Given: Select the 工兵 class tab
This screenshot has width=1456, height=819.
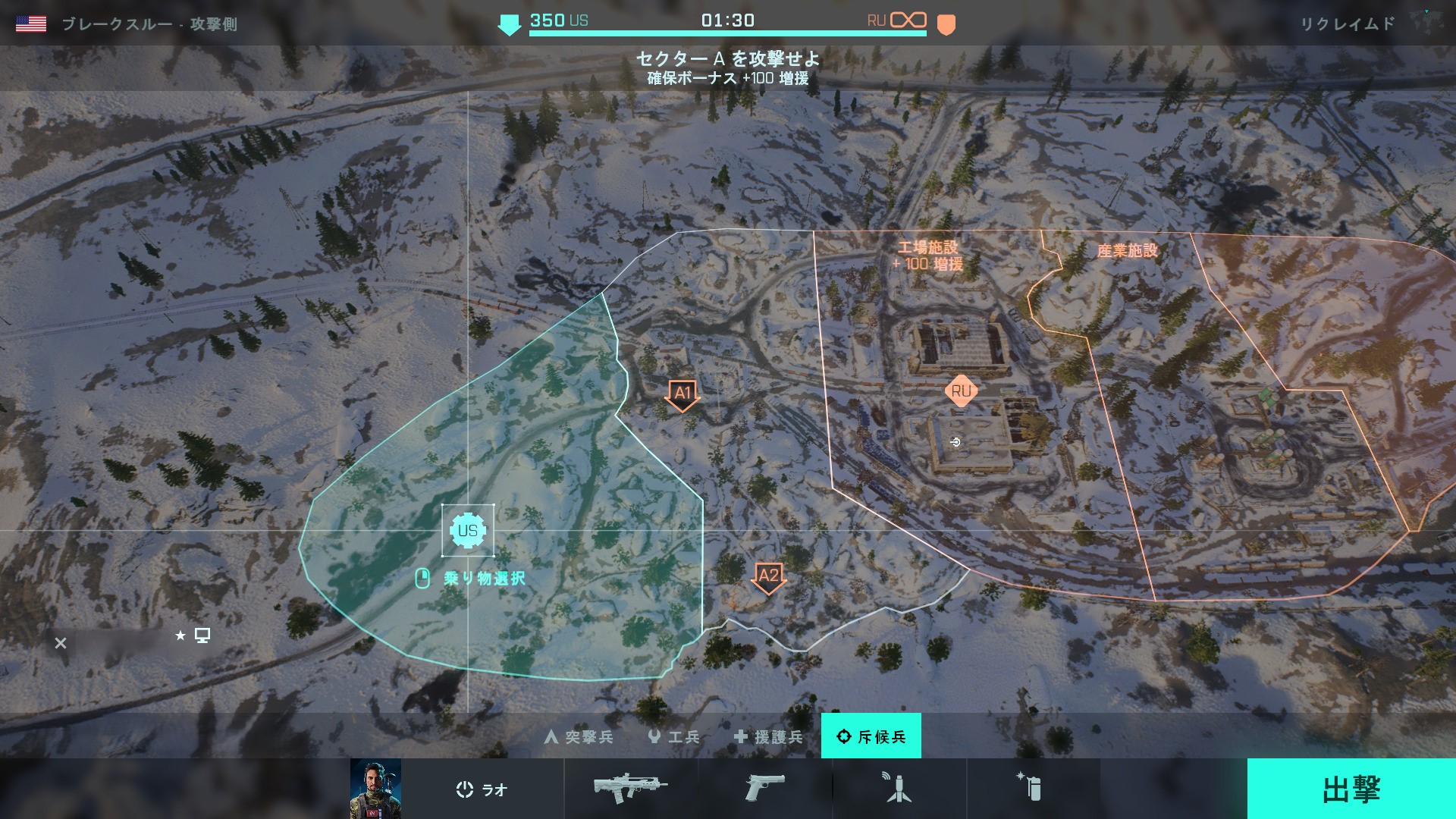Looking at the screenshot, I should [x=673, y=736].
